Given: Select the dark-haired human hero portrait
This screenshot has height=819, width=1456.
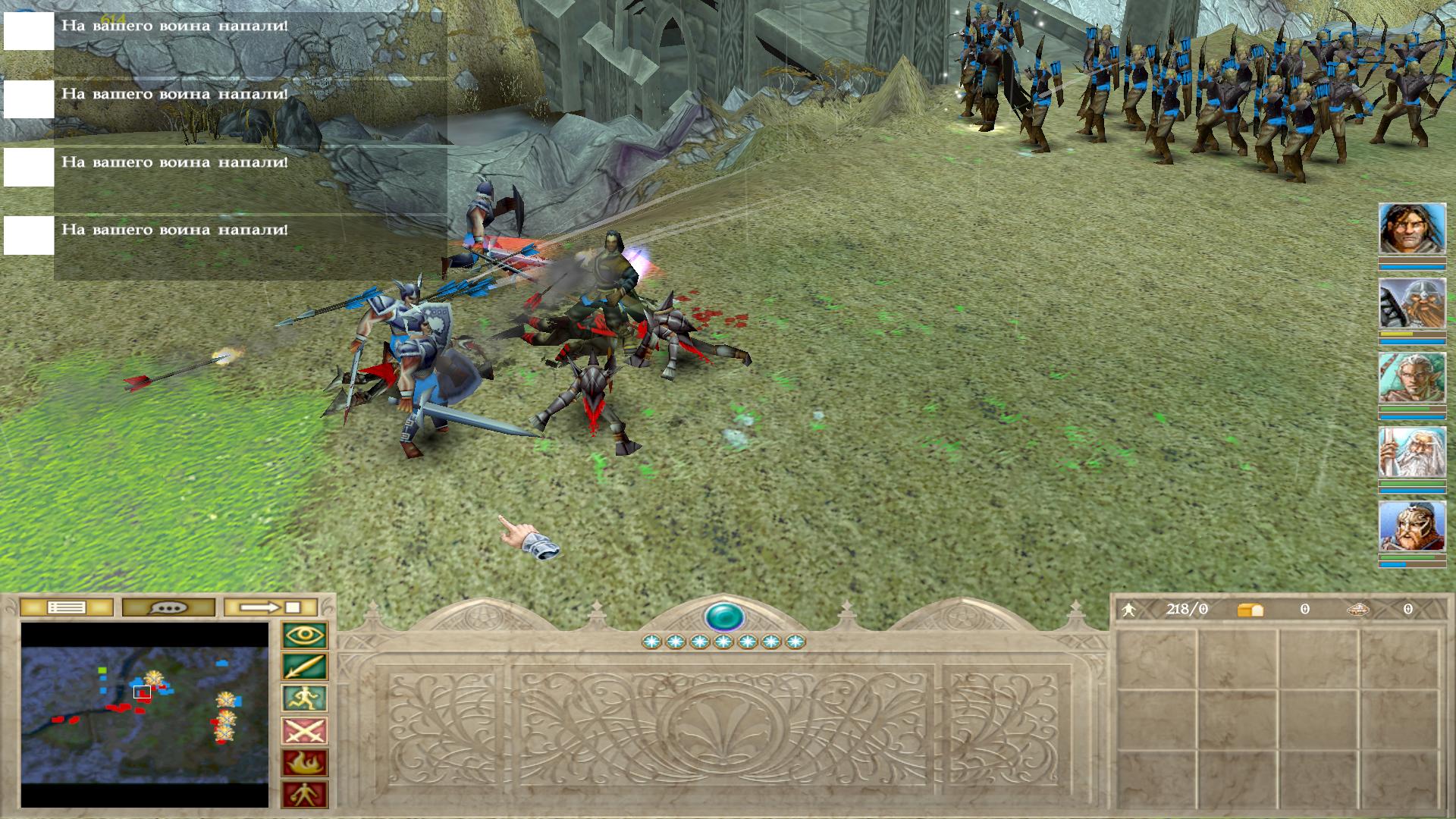Looking at the screenshot, I should point(1412,228).
